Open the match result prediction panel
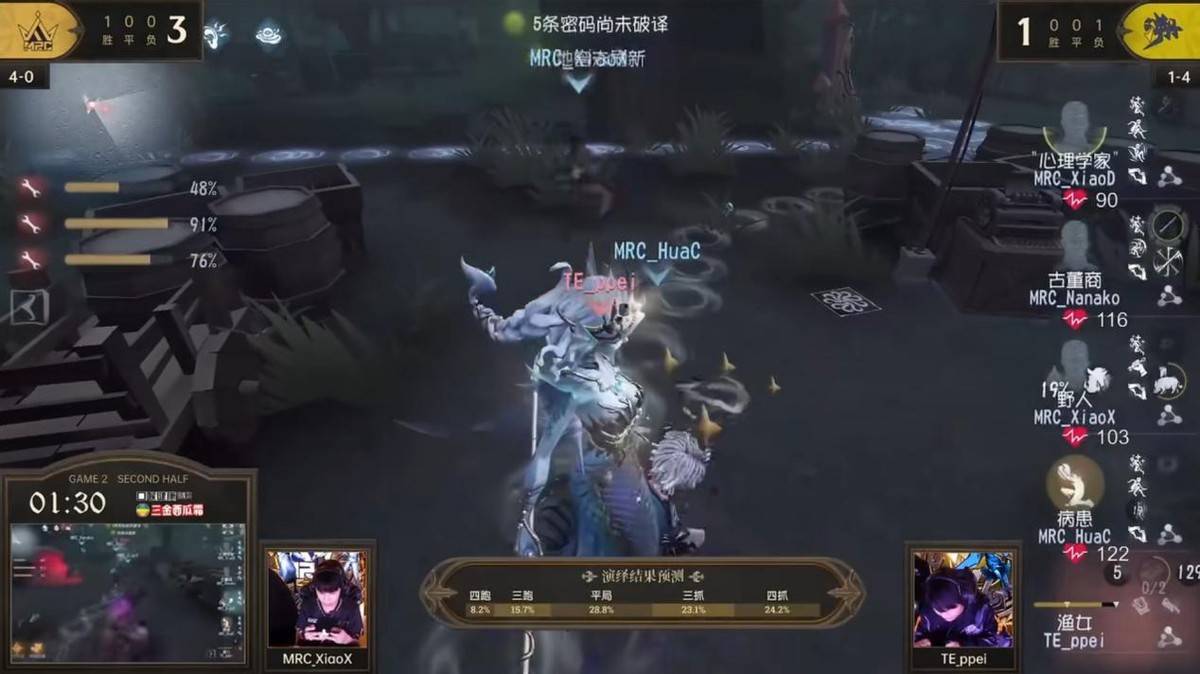The width and height of the screenshot is (1200, 674). click(x=642, y=593)
